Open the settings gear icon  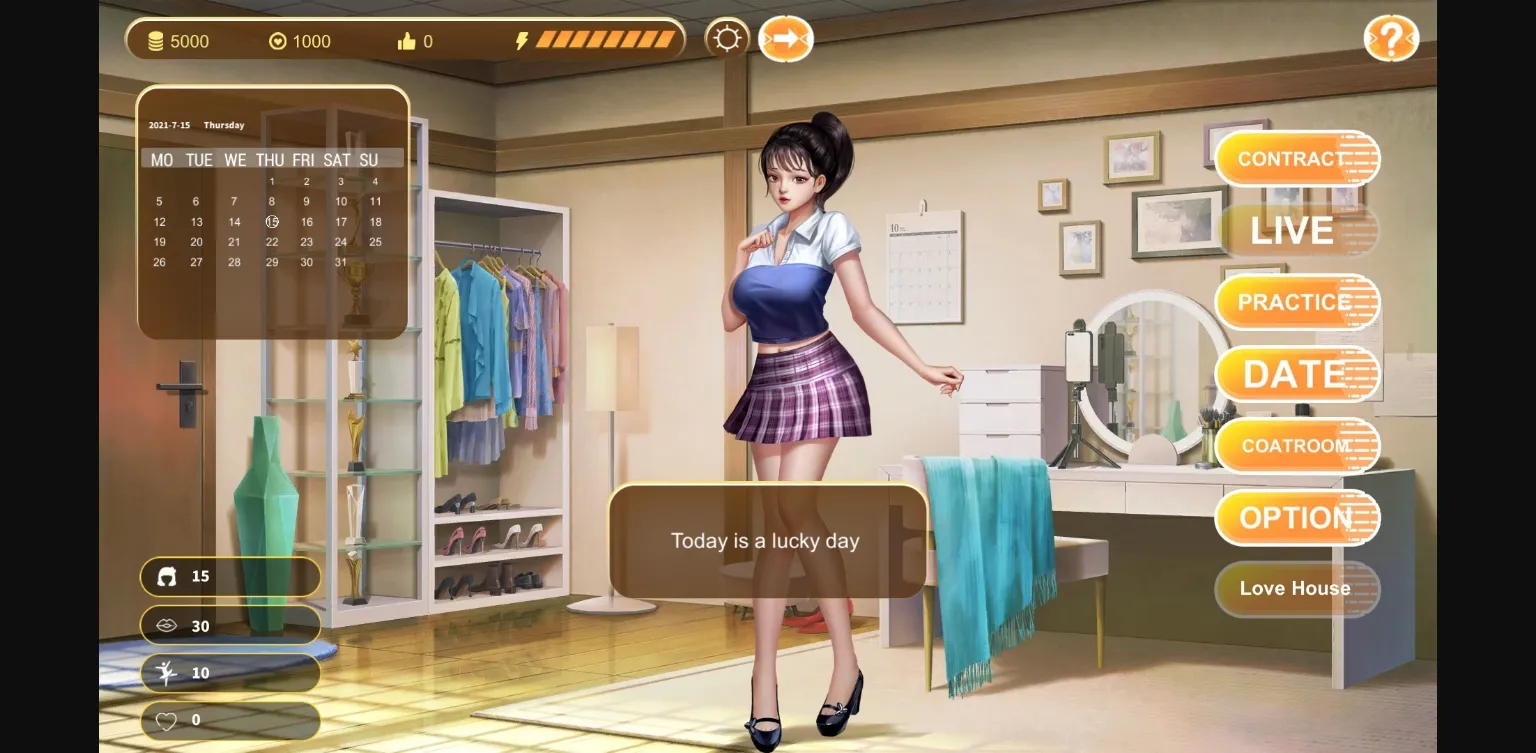pos(727,38)
